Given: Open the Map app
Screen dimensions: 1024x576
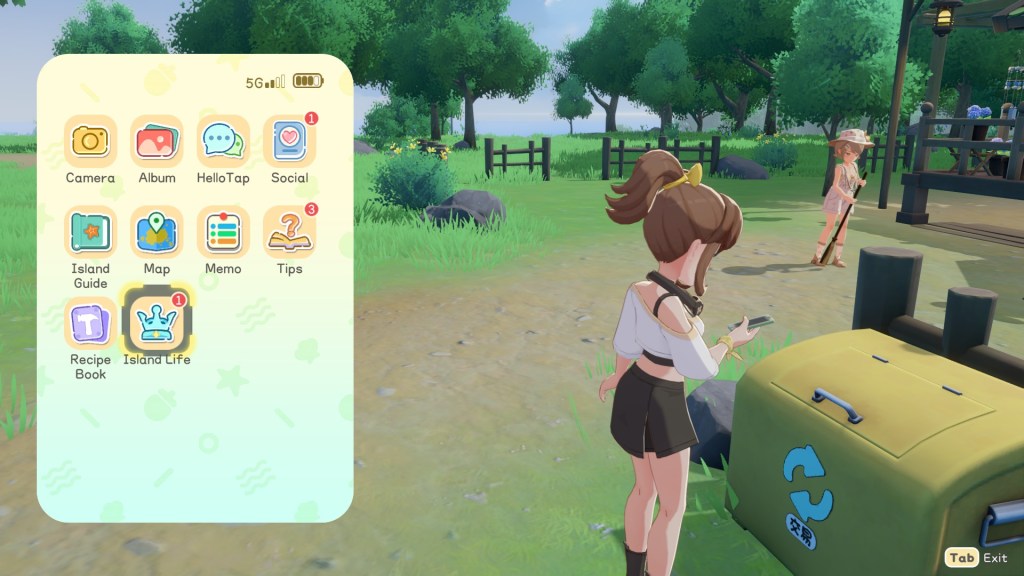Looking at the screenshot, I should 157,233.
